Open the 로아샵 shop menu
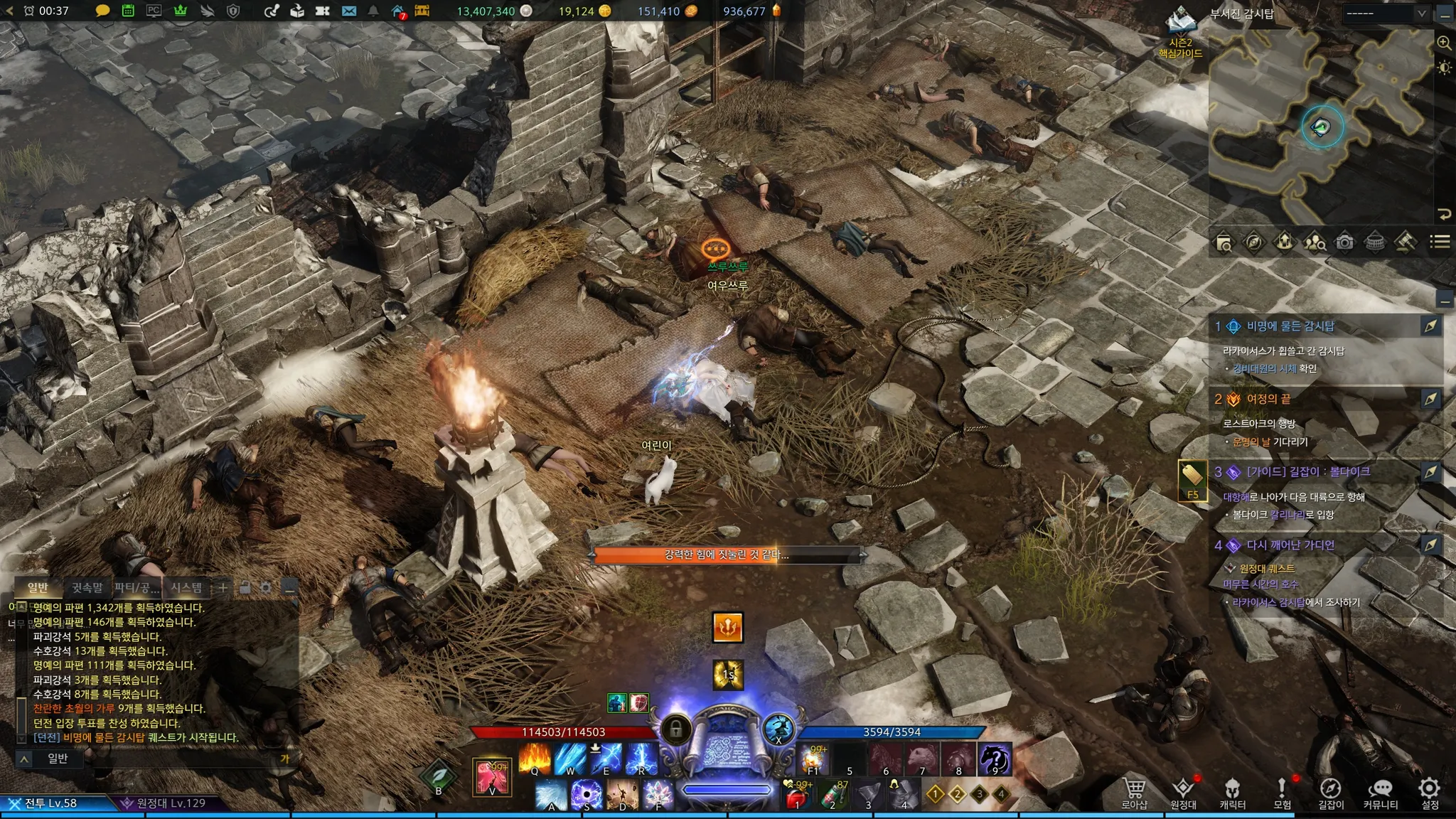This screenshot has height=819, width=1456. tap(1134, 793)
